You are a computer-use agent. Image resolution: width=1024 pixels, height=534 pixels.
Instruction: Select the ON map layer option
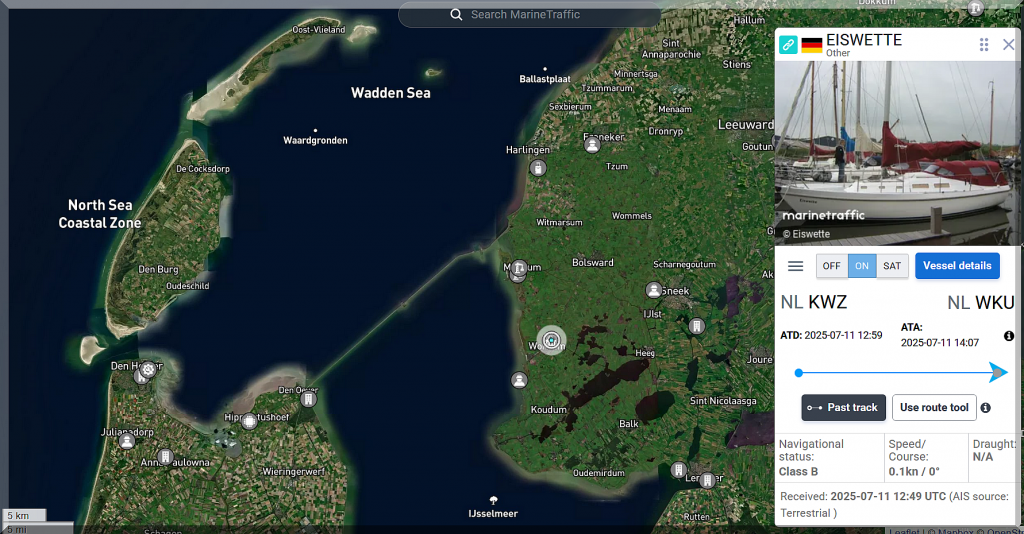coord(862,266)
